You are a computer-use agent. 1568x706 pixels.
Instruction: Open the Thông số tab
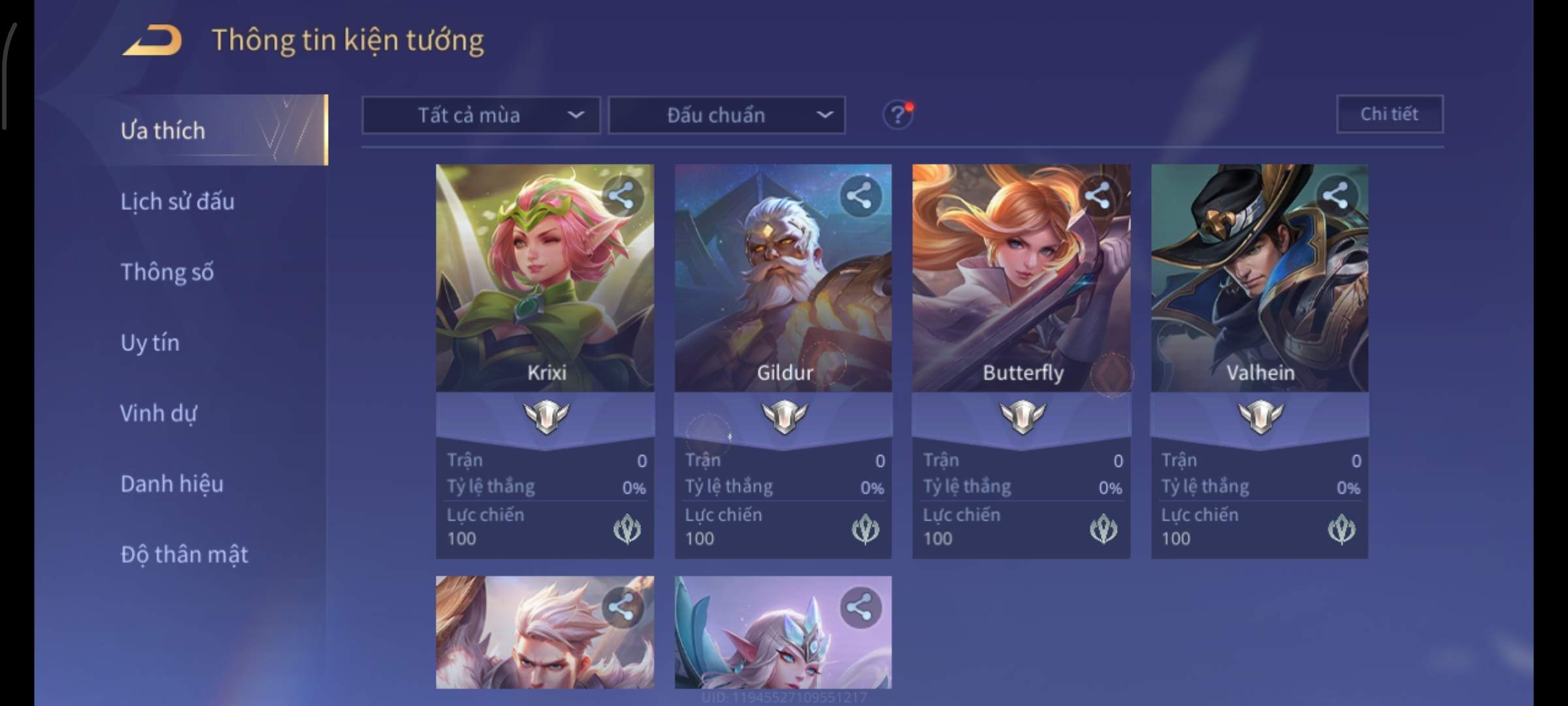click(167, 272)
